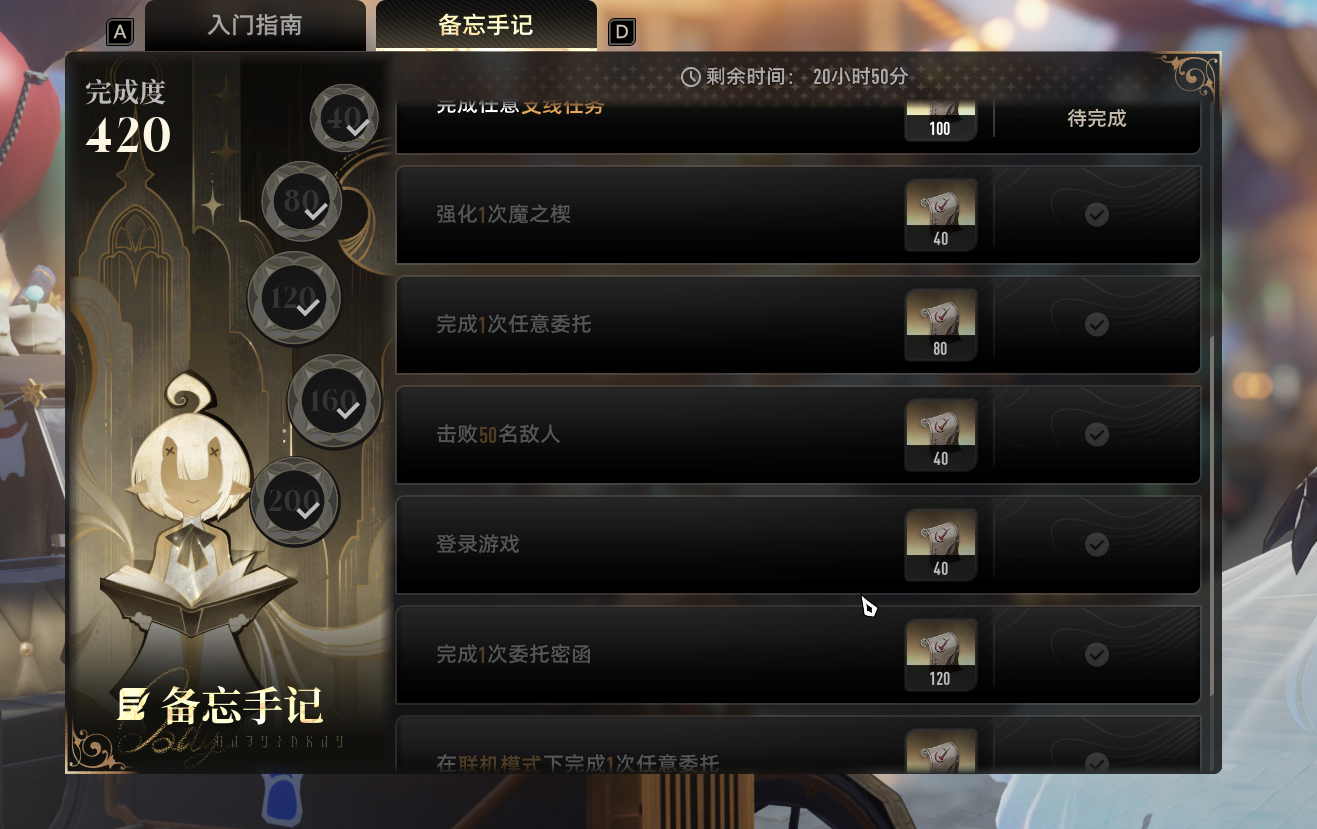This screenshot has width=1317, height=829.
Task: Click the scroll reward icon on 强化1次魔之楔
Action: click(x=940, y=214)
